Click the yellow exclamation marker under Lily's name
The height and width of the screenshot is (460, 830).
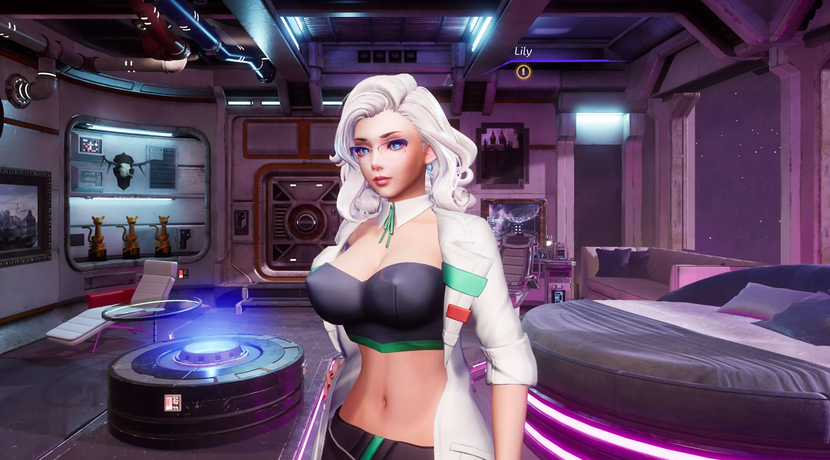tap(523, 71)
